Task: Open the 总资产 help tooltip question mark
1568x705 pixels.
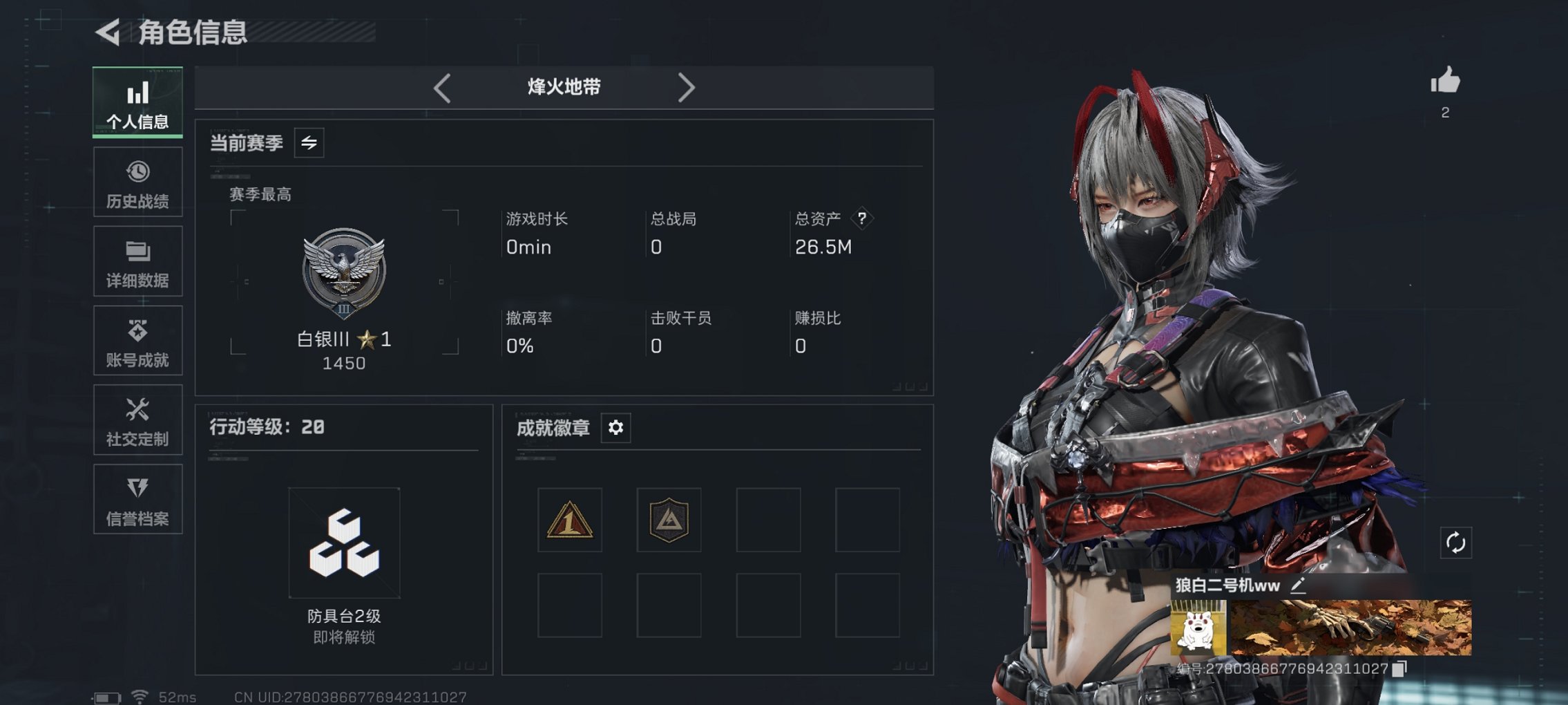Action: click(861, 219)
